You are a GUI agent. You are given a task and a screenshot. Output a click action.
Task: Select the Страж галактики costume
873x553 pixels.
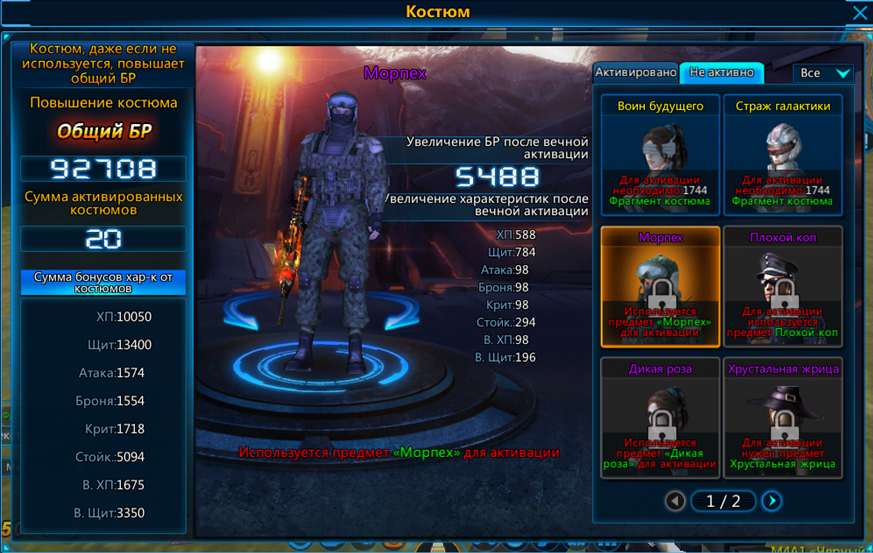point(783,154)
